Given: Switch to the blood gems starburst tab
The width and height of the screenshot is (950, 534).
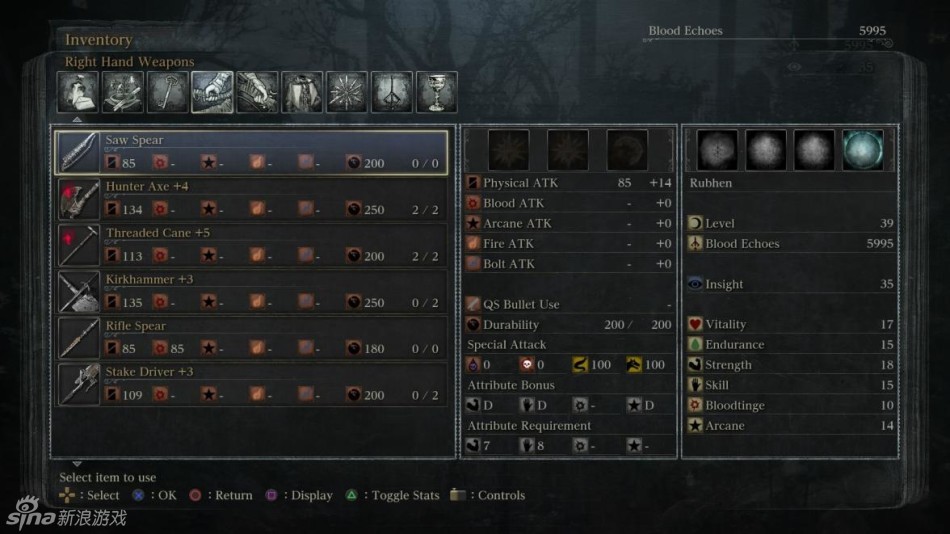Looking at the screenshot, I should point(347,92).
